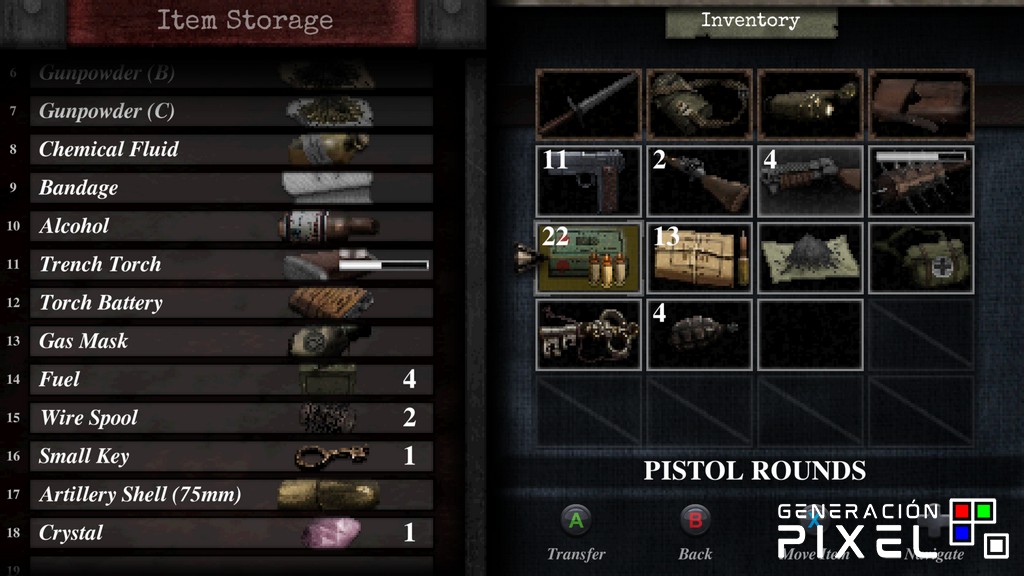Select the Gas Mask entry
Viewport: 1024px width, 576px height.
coord(230,341)
